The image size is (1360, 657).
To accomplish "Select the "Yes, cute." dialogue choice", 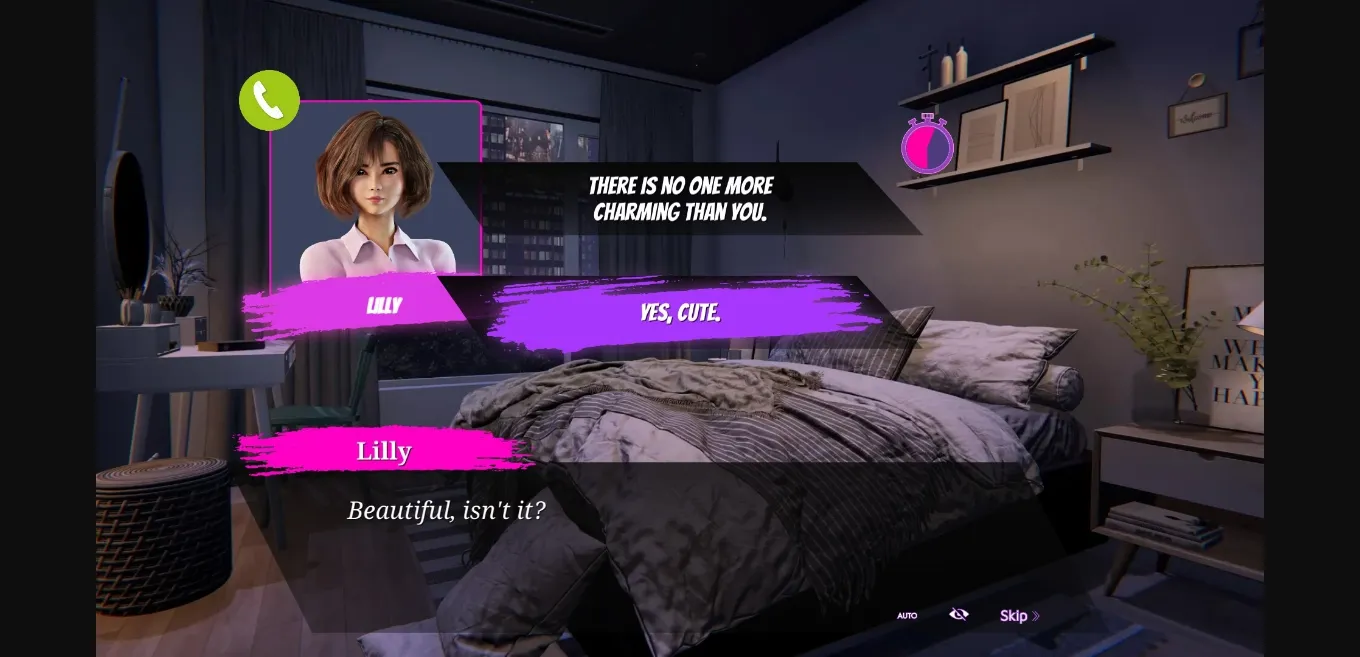I will pos(680,313).
